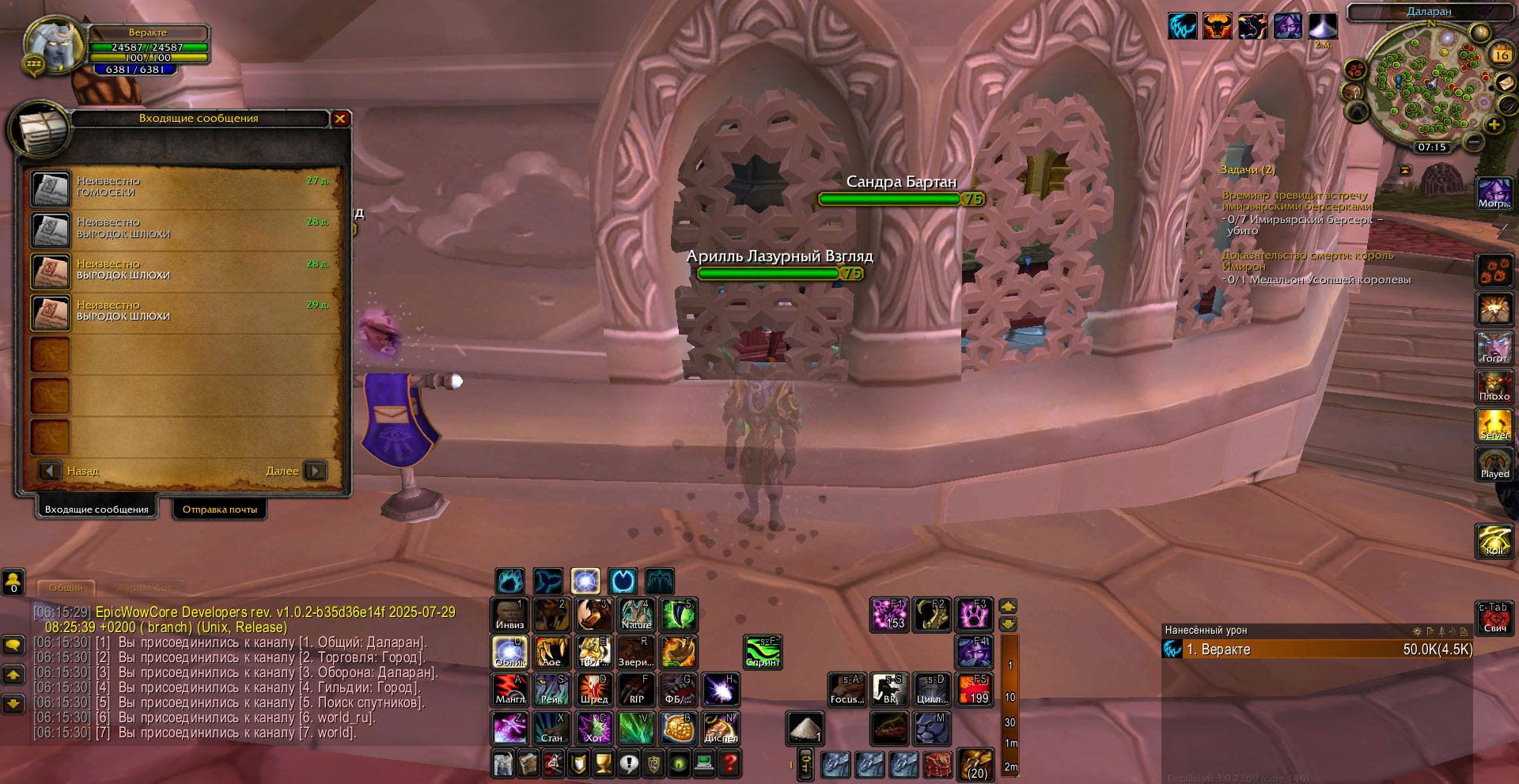The width and height of the screenshot is (1519, 784).
Task: Use the Инвиз ability slot
Action: tap(509, 615)
